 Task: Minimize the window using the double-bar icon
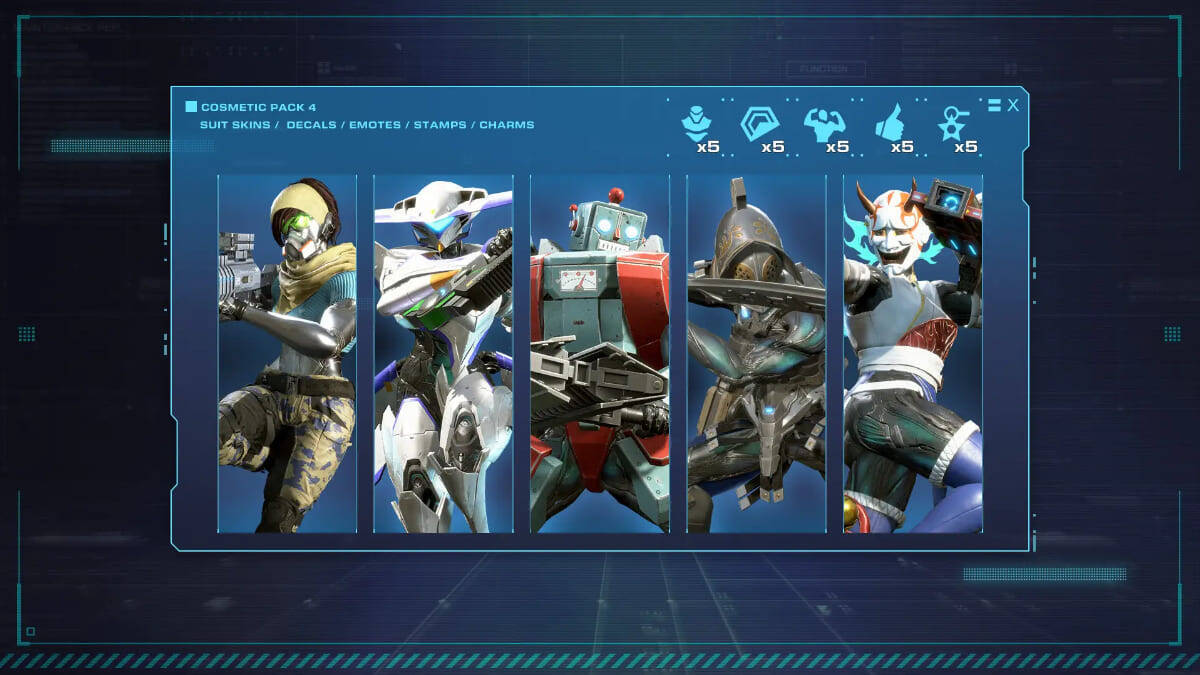(x=994, y=105)
